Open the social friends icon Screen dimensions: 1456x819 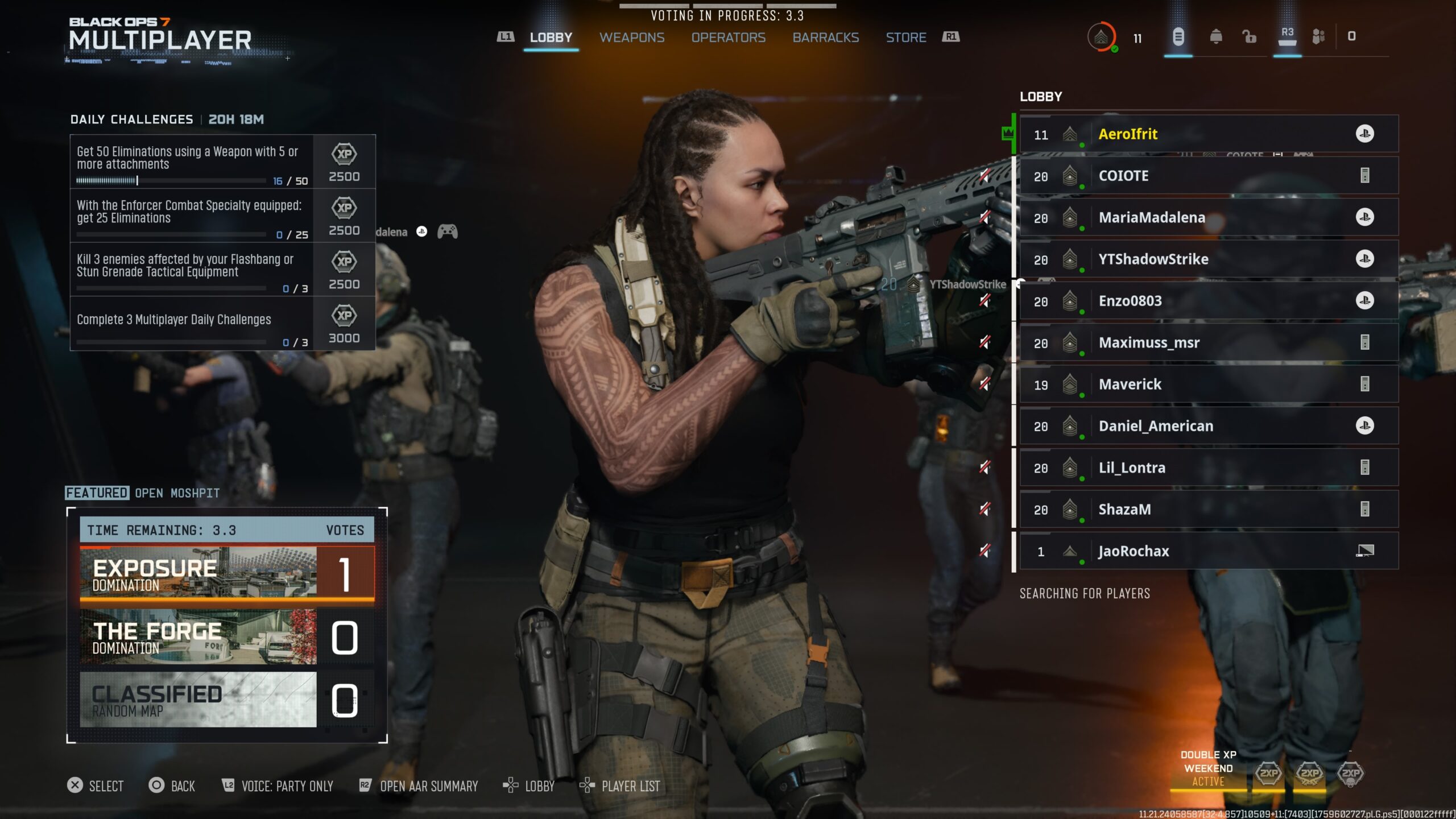pyautogui.click(x=1318, y=37)
